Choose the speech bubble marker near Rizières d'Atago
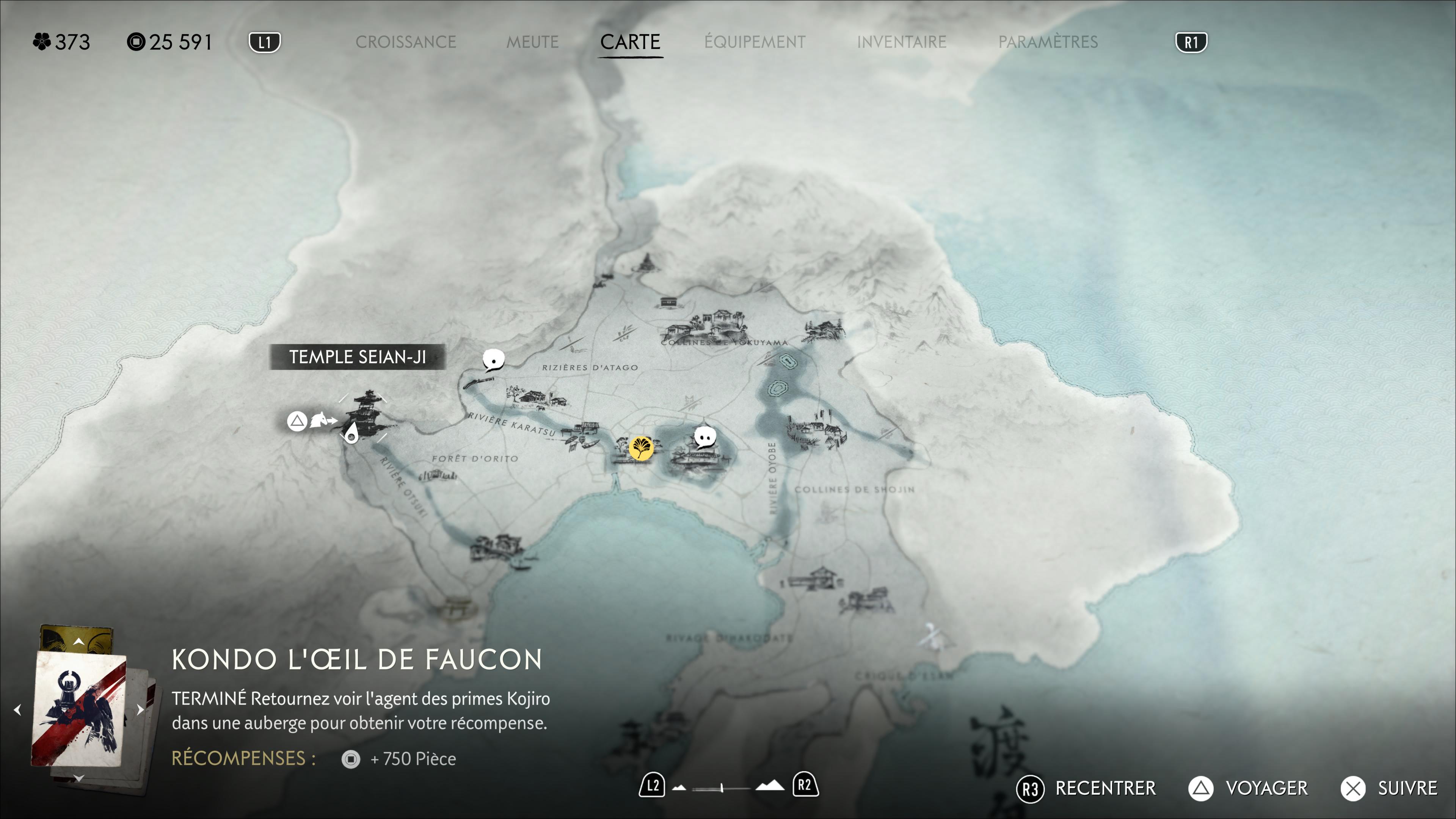This screenshot has width=1456, height=819. coord(493,359)
